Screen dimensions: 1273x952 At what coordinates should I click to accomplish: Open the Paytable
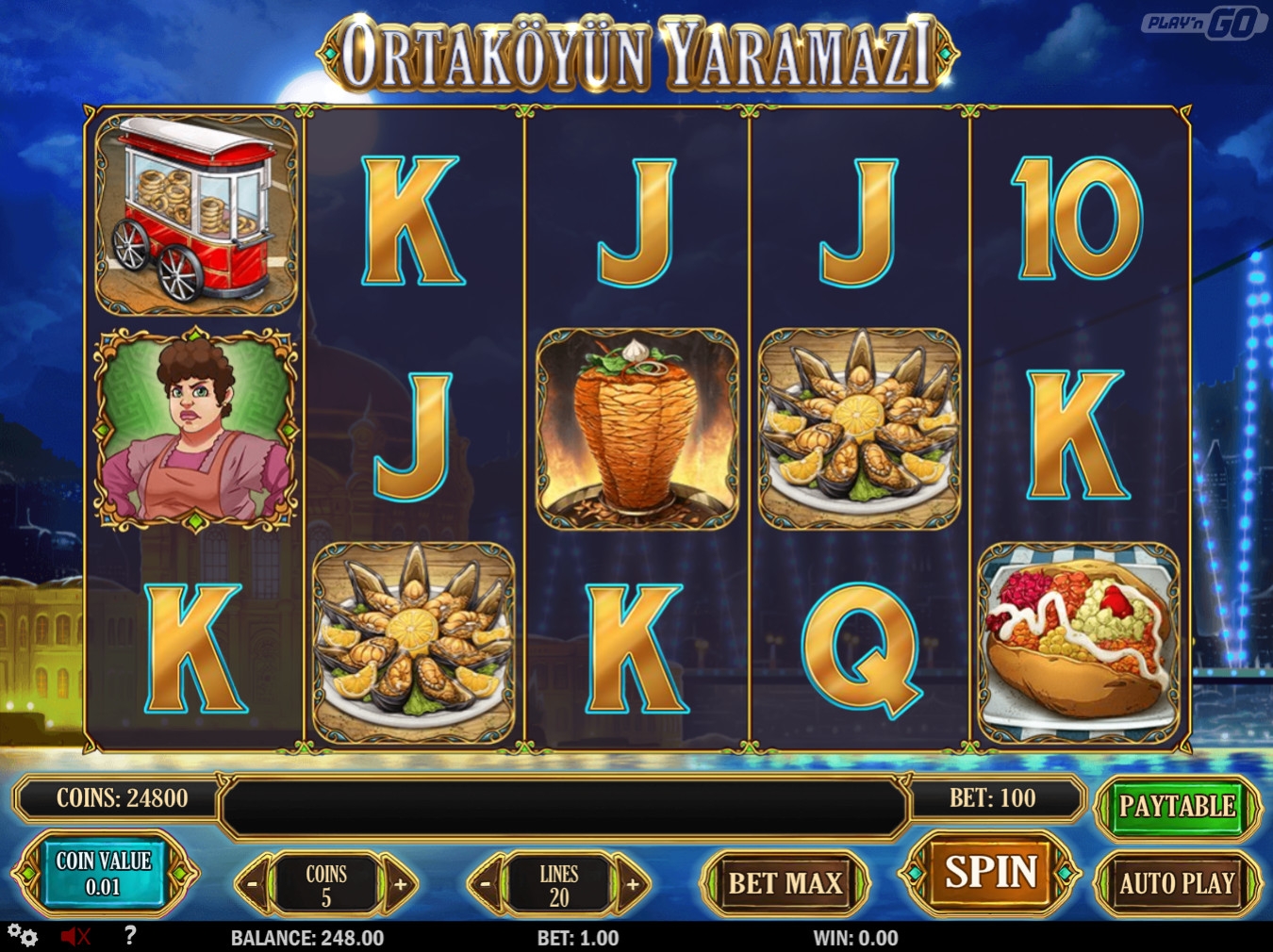pyautogui.click(x=1177, y=807)
